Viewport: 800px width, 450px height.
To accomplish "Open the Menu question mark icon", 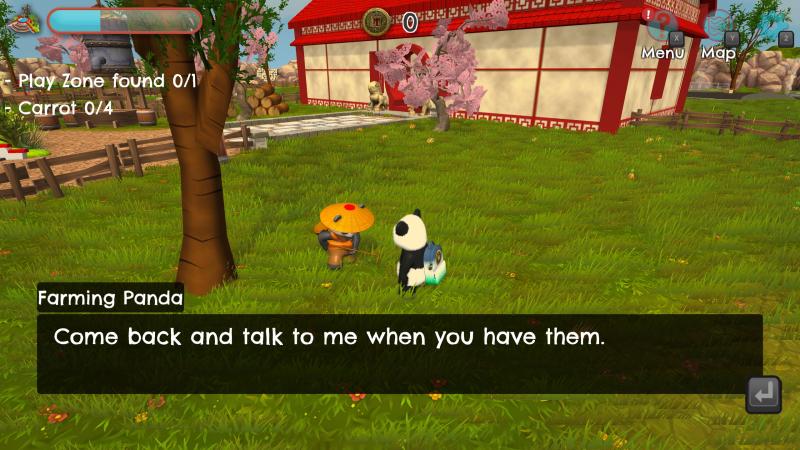I will click(661, 27).
